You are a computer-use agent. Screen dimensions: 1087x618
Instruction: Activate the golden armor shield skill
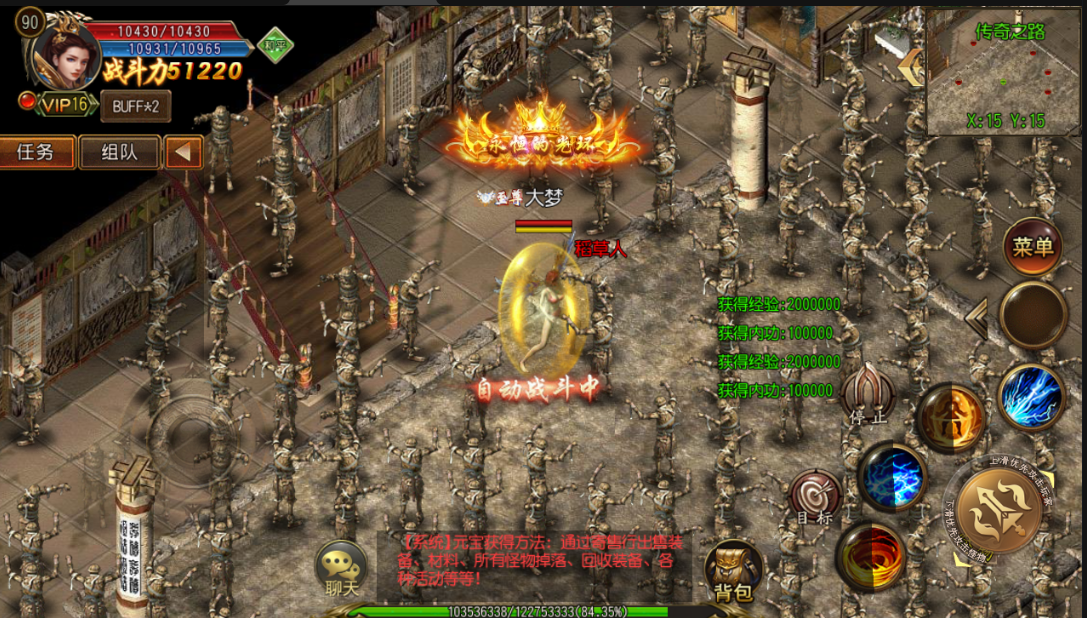(948, 418)
